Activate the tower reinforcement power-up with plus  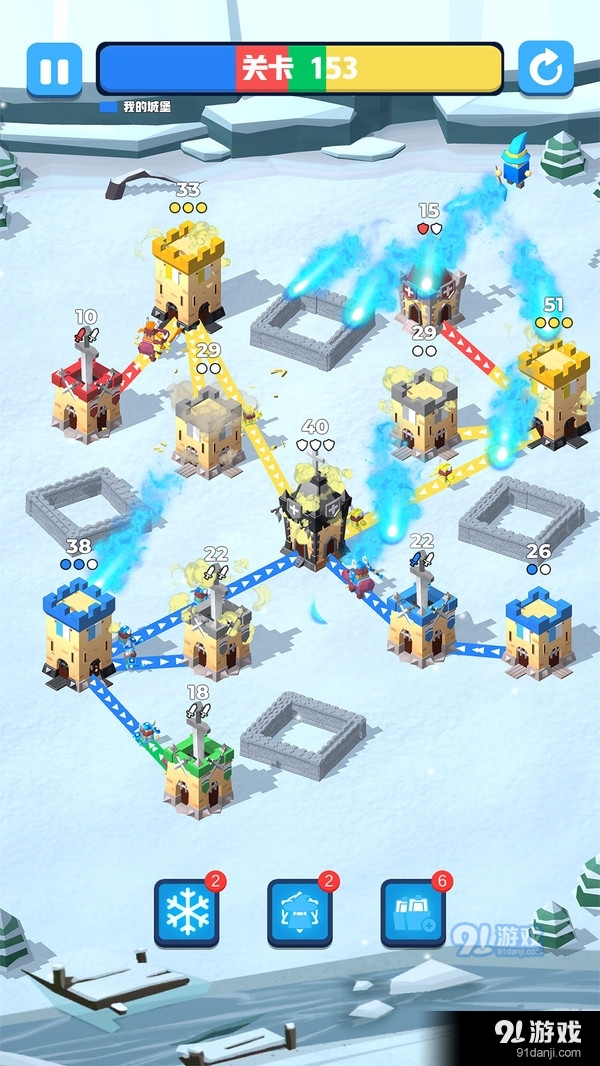412,912
